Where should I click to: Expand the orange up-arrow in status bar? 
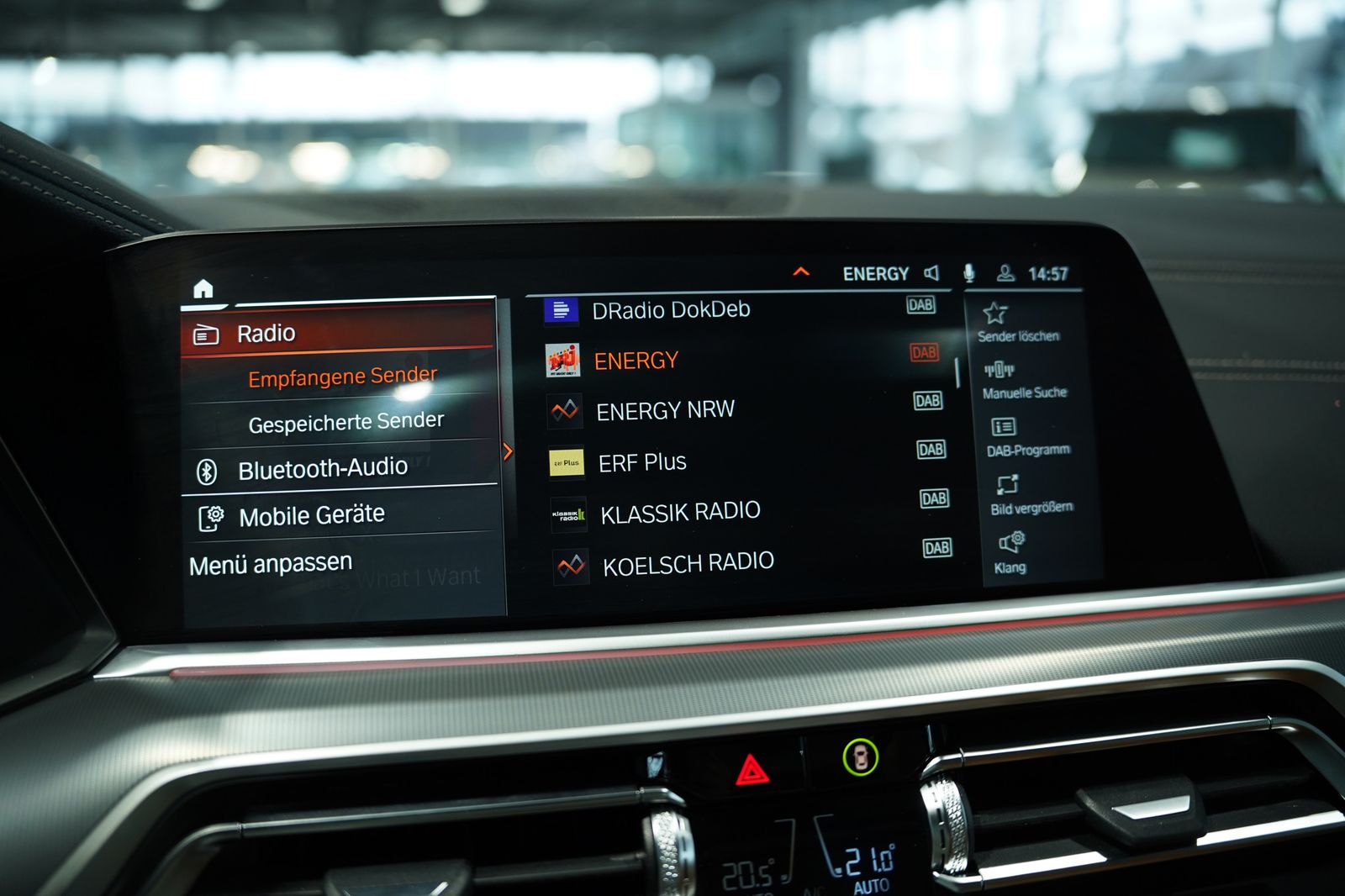[801, 271]
